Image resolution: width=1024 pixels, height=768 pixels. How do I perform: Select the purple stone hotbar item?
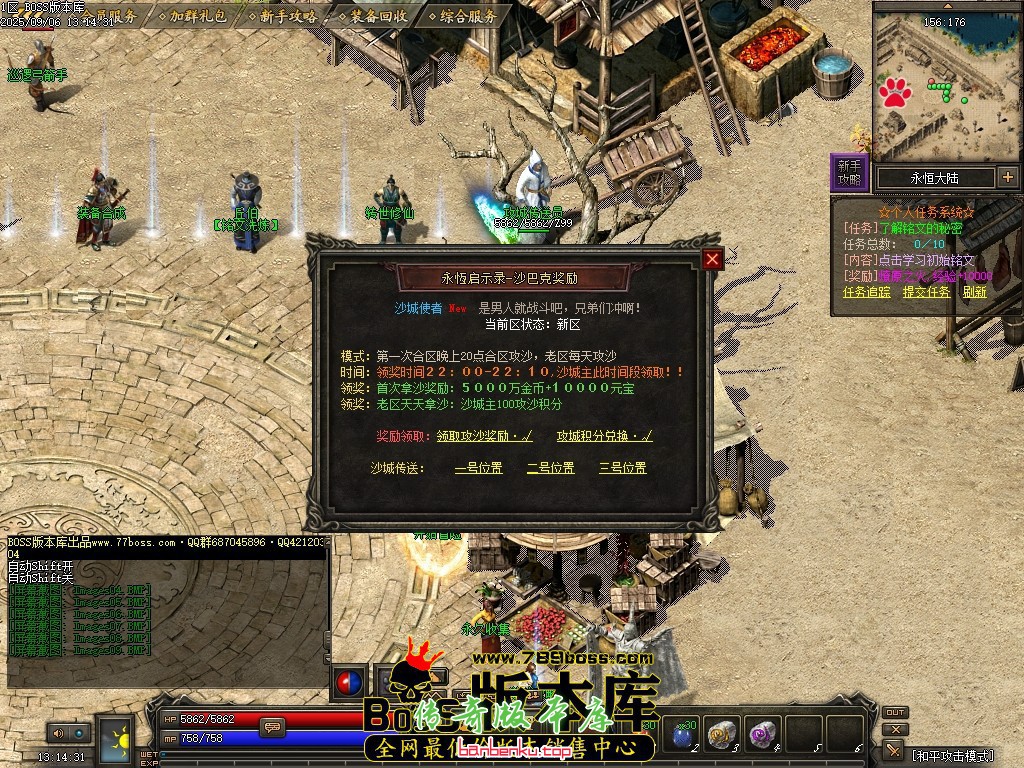click(x=764, y=735)
